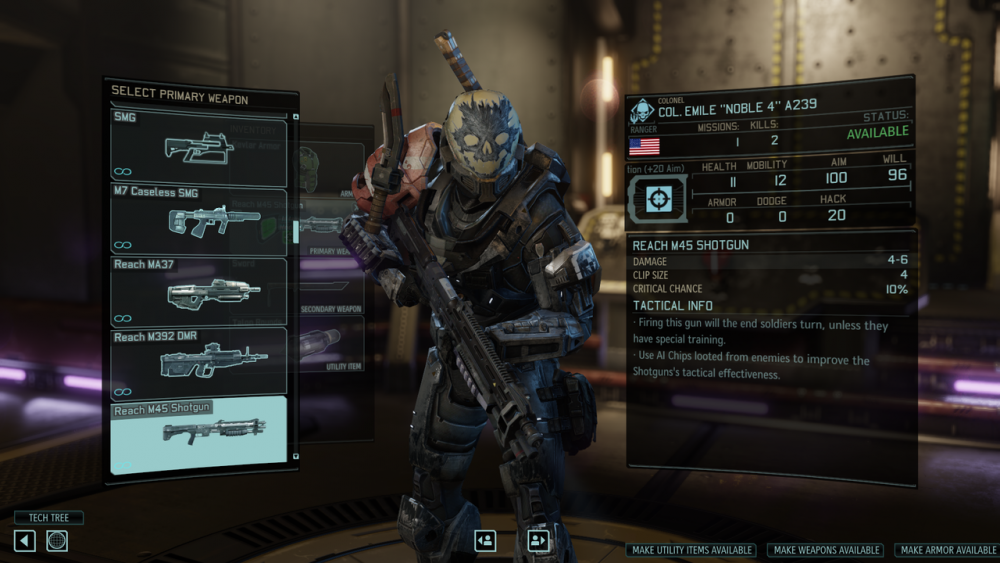This screenshot has width=1000, height=563.
Task: Make armor available
Action: pyautogui.click(x=947, y=550)
